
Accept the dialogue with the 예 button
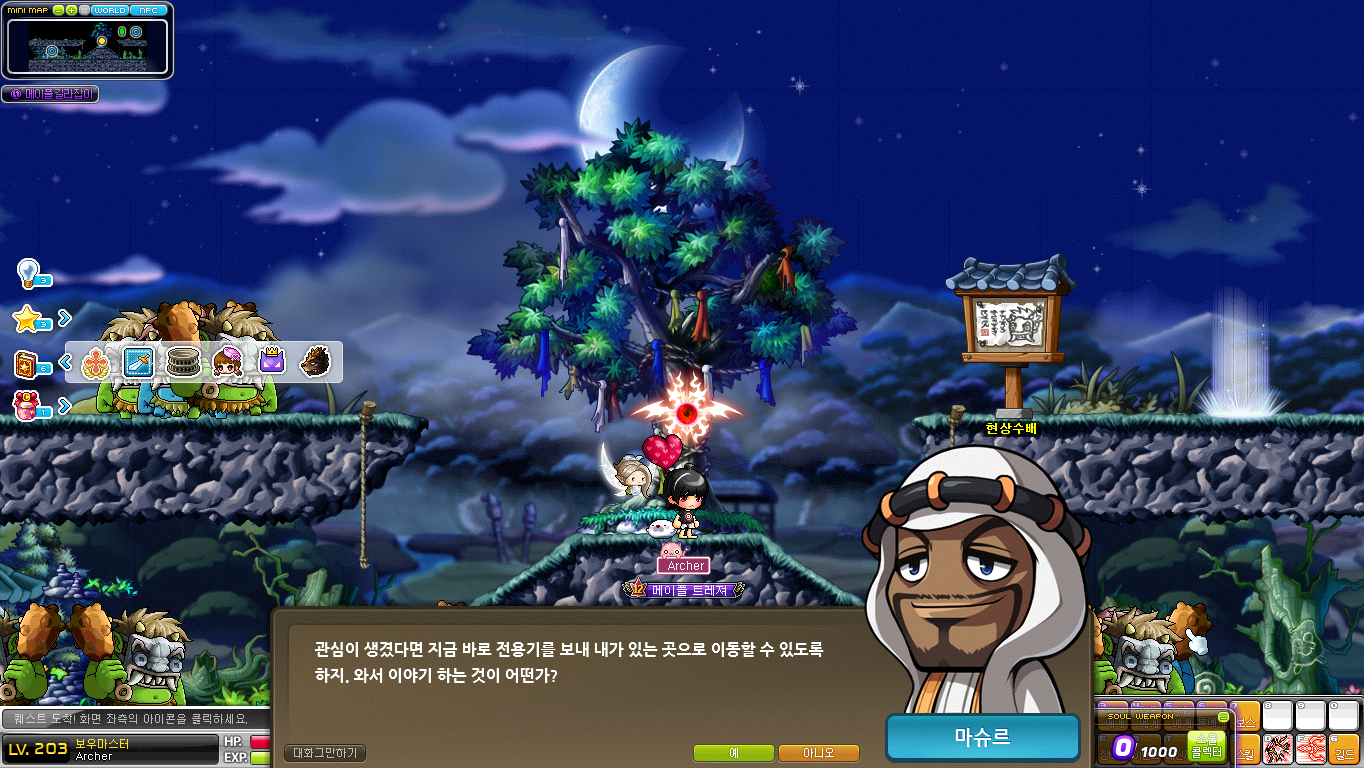733,753
